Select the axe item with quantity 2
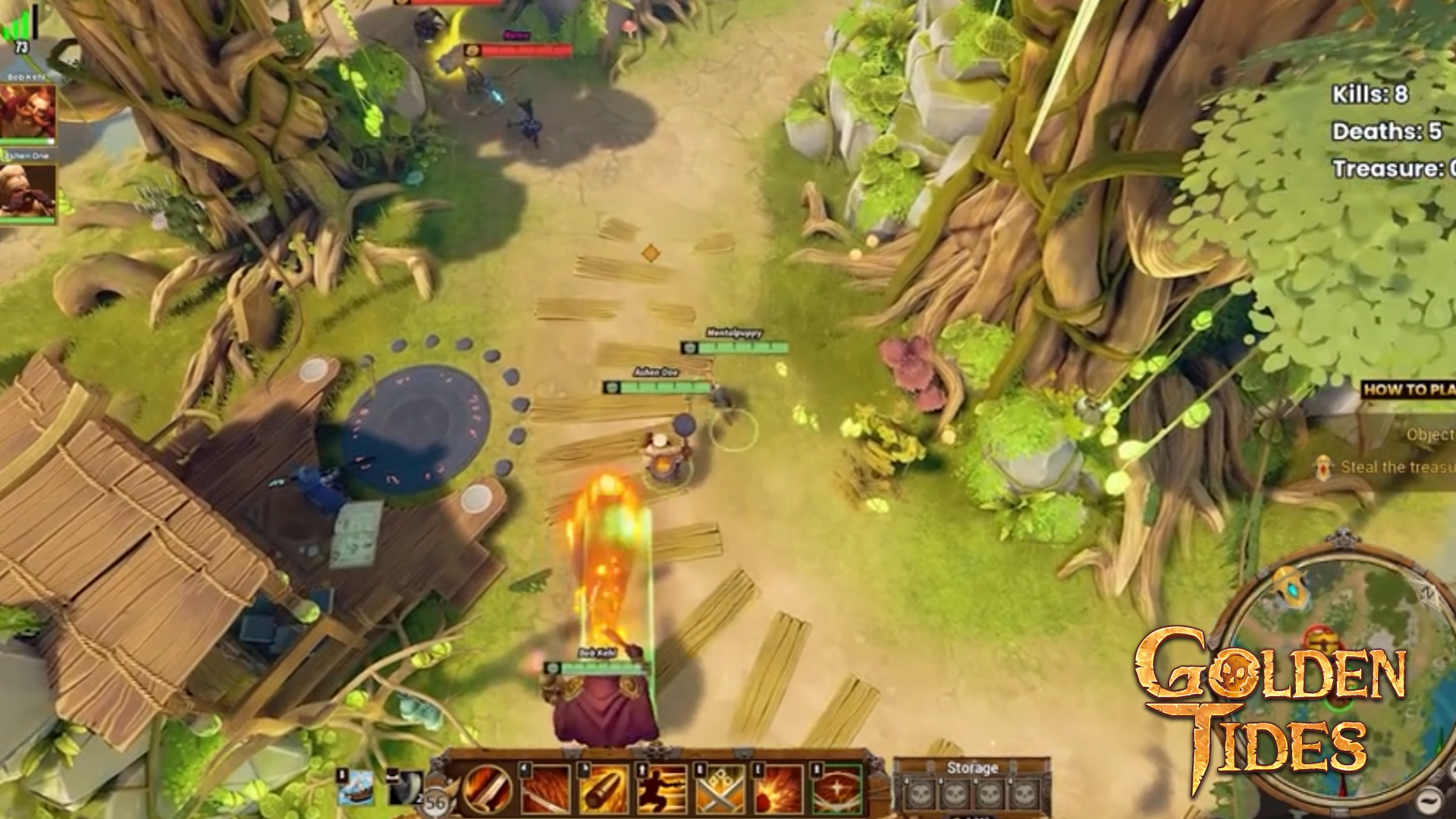1456x819 pixels. tap(404, 788)
